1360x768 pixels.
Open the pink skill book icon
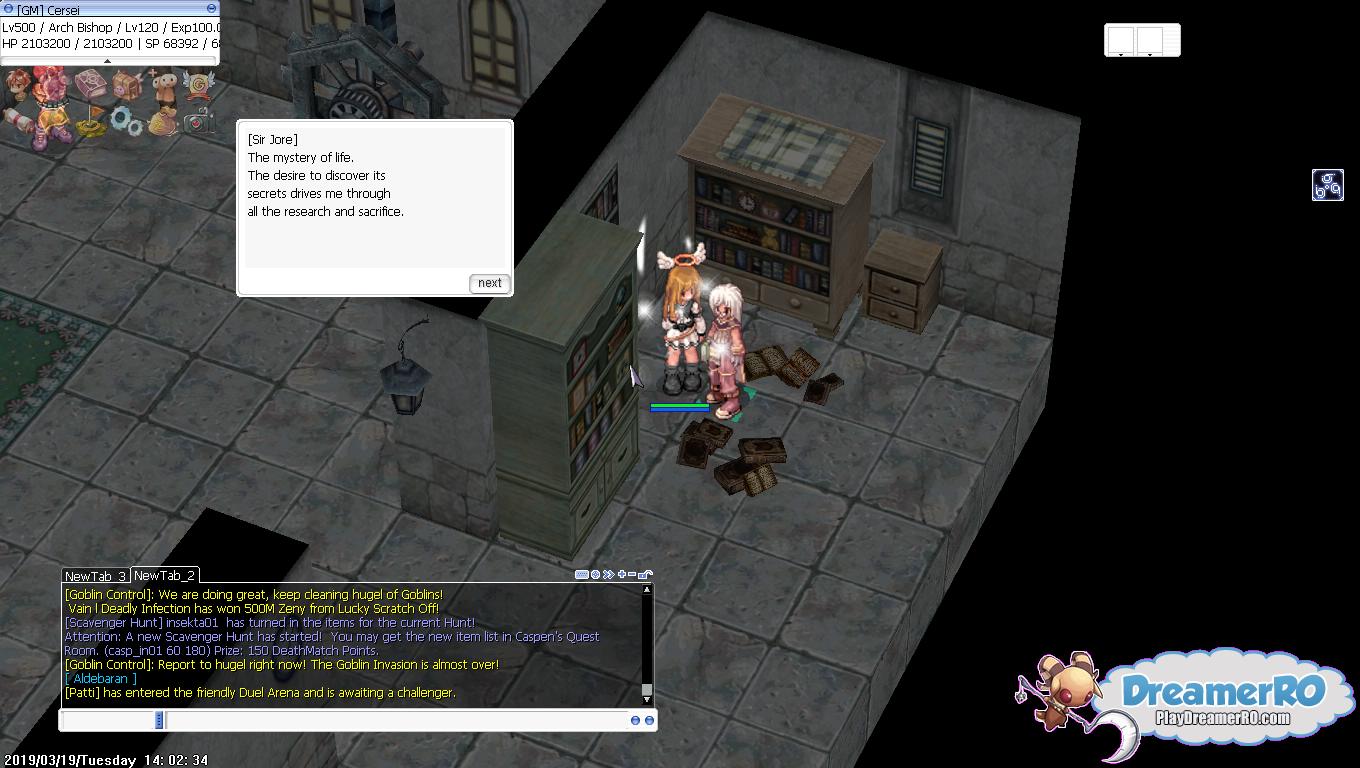point(91,85)
